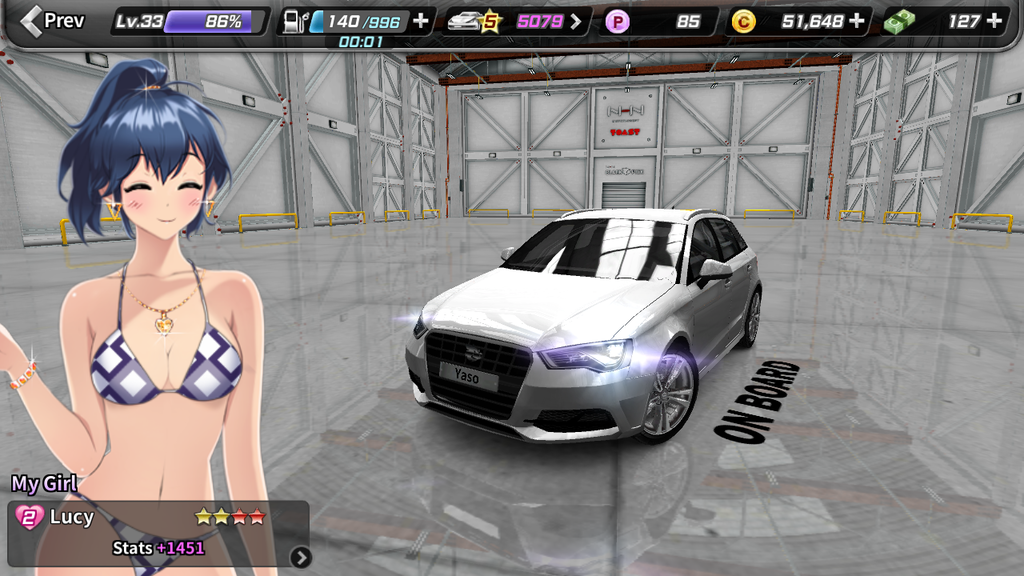The height and width of the screenshot is (576, 1024).
Task: Expand the My Girl Lucy panel arrow
Action: point(300,557)
